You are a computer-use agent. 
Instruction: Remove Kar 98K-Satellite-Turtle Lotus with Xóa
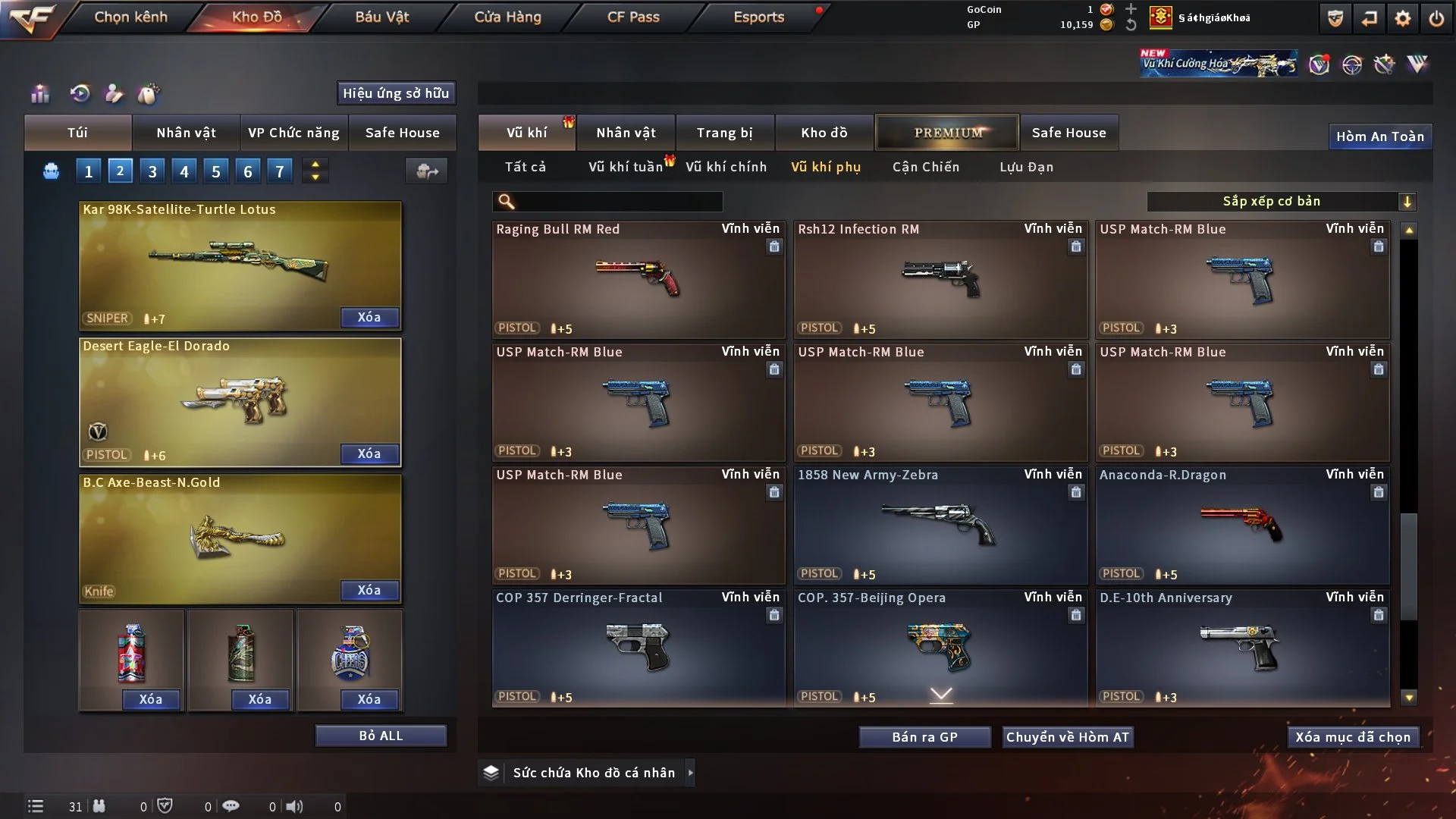click(x=369, y=317)
